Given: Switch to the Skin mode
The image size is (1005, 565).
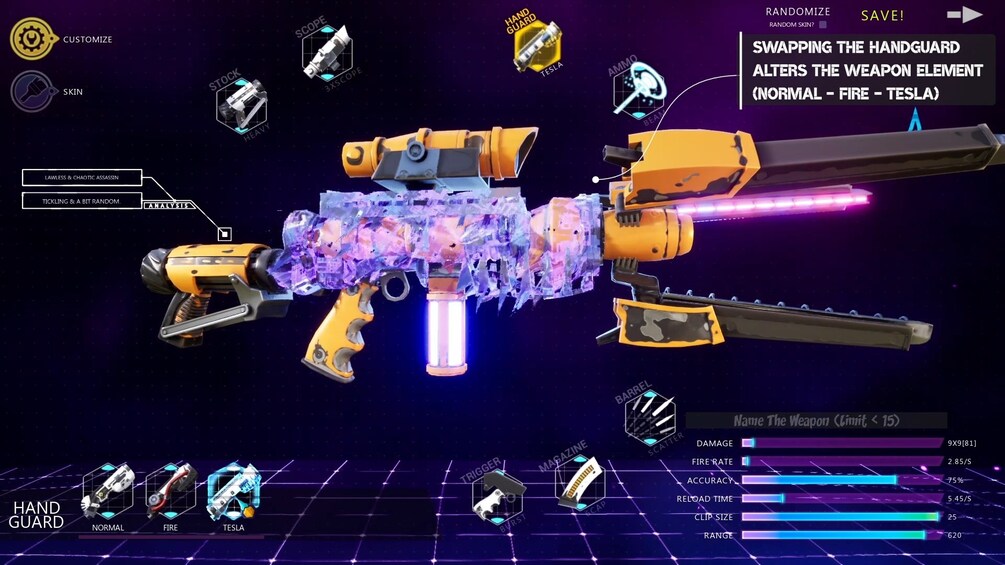Looking at the screenshot, I should (33, 91).
